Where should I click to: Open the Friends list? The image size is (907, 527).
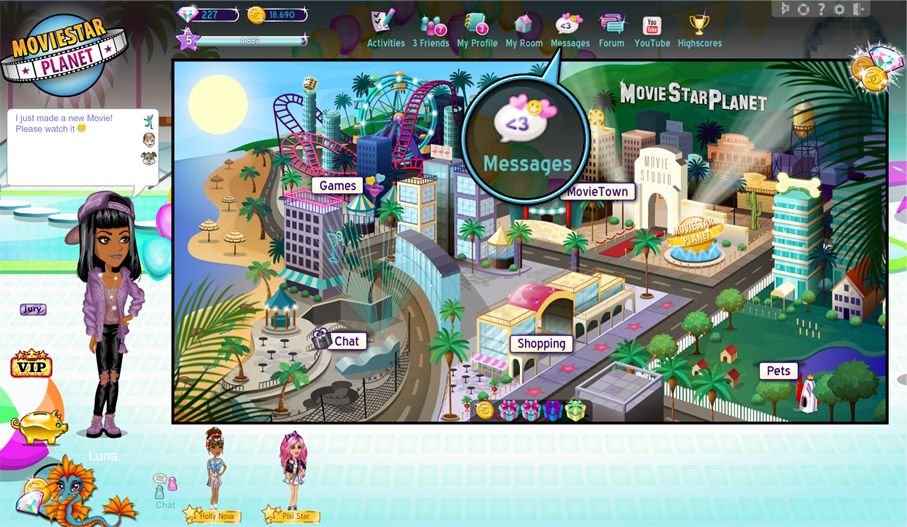[x=433, y=28]
